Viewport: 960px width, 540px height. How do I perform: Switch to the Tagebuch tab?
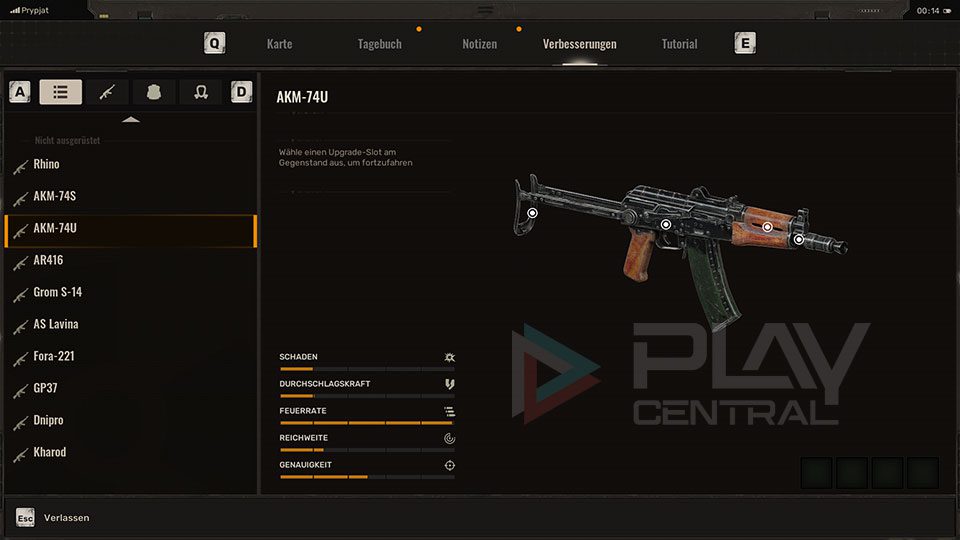tap(380, 44)
